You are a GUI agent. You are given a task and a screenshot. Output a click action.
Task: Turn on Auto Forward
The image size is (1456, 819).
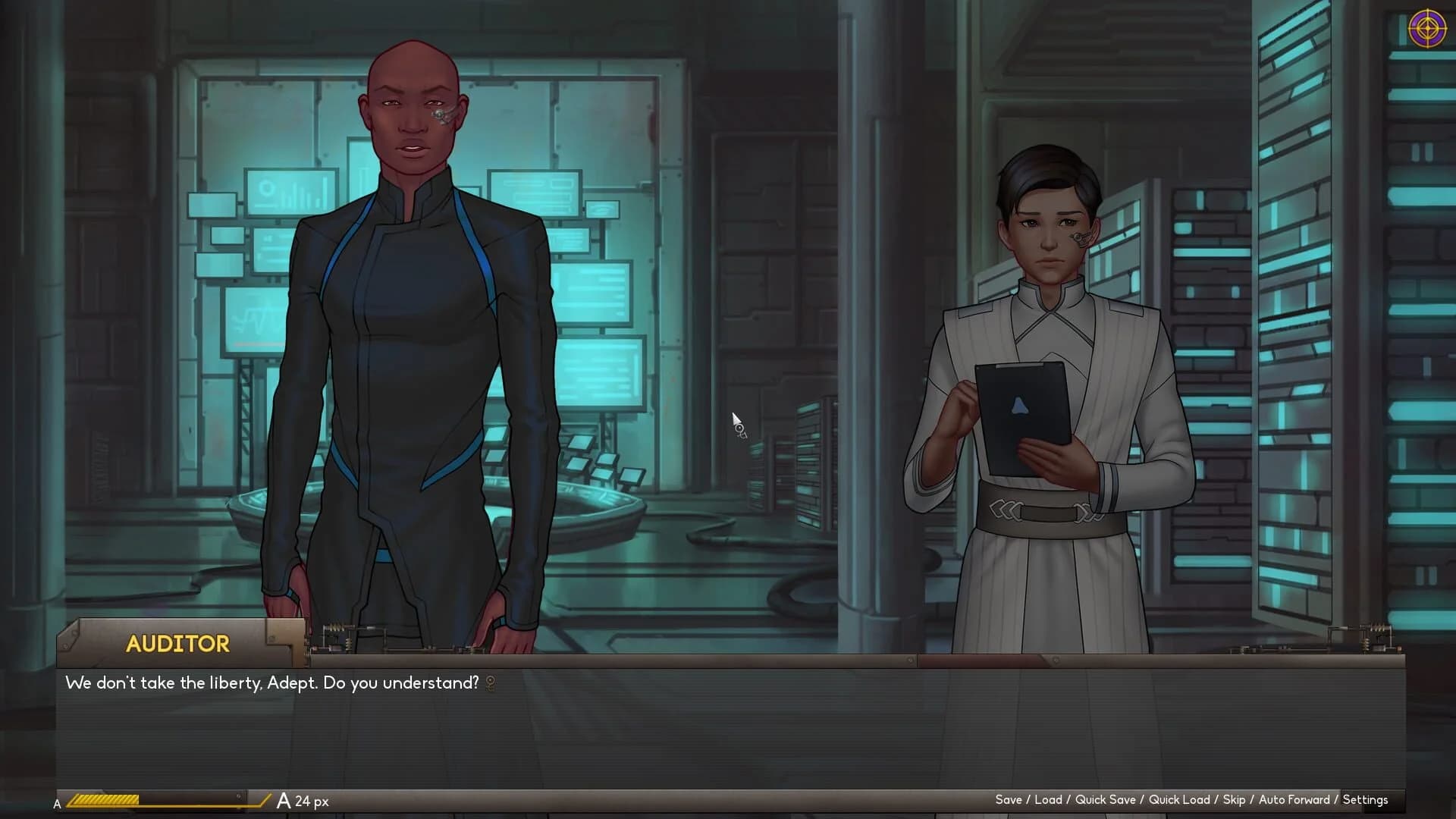(1293, 800)
